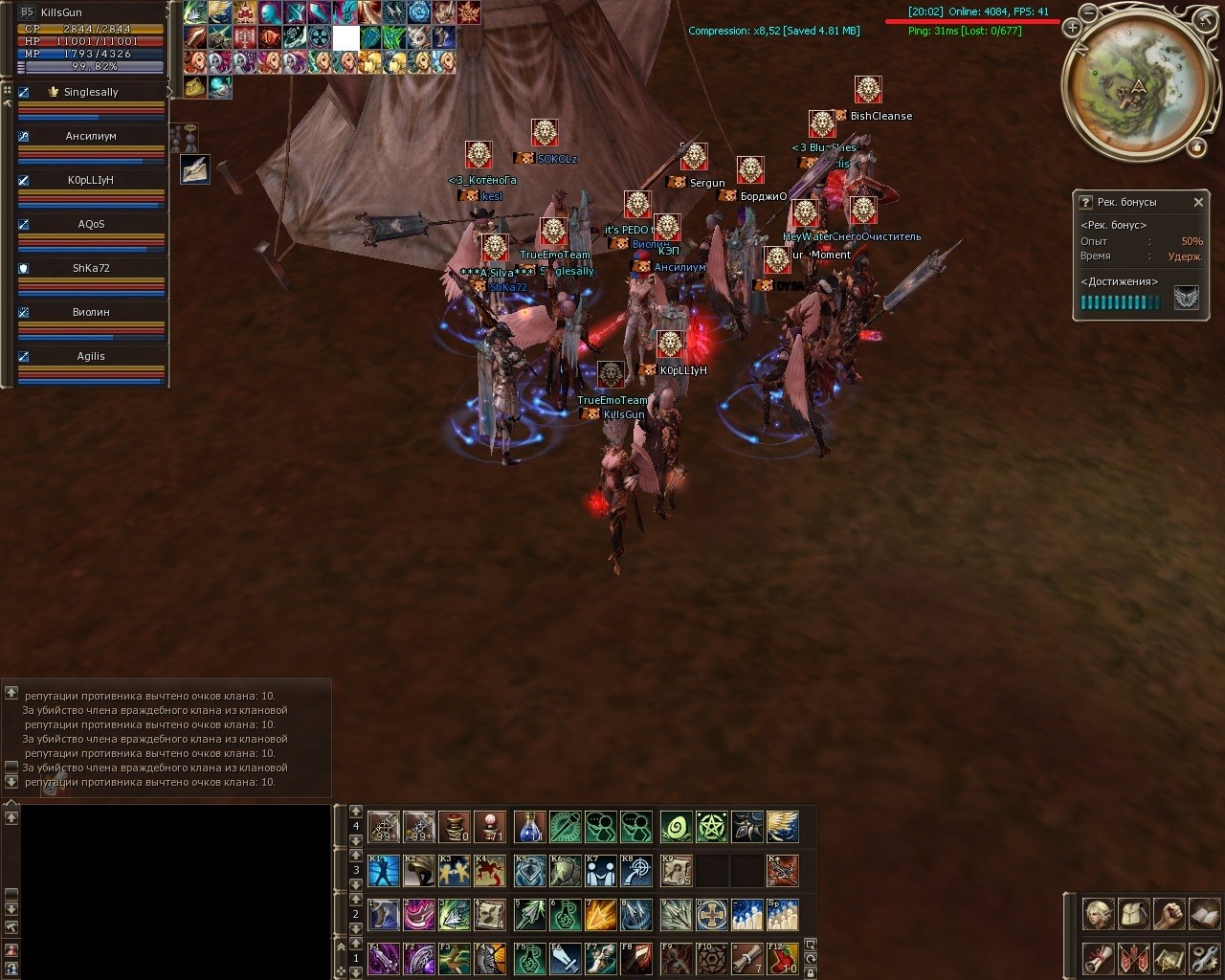Open the character status elf portrait icon
1225x980 pixels.
tap(1097, 914)
